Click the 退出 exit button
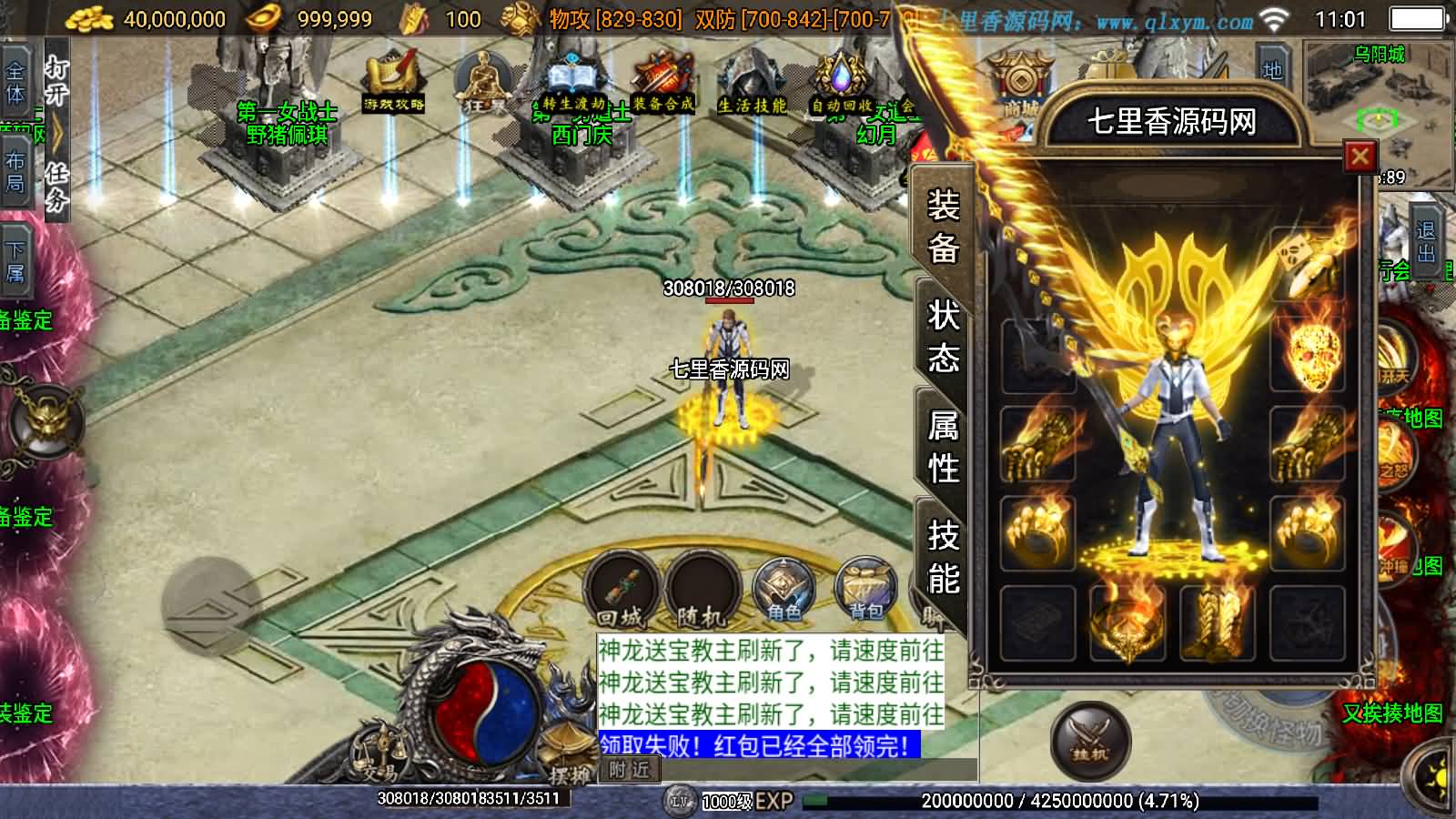The image size is (1456, 819). coord(1425,241)
